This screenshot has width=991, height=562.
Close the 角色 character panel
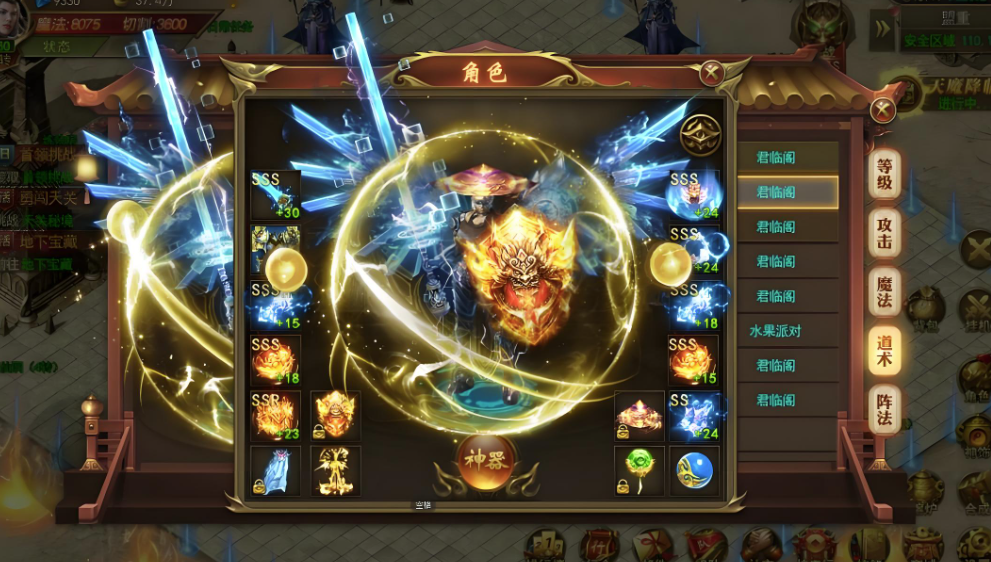[711, 72]
